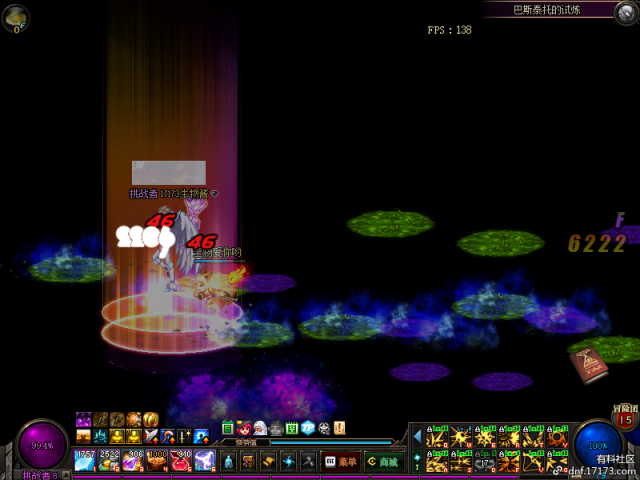Select the quick slot showing 2522
Viewport: 640px width, 480px height.
[x=109, y=460]
